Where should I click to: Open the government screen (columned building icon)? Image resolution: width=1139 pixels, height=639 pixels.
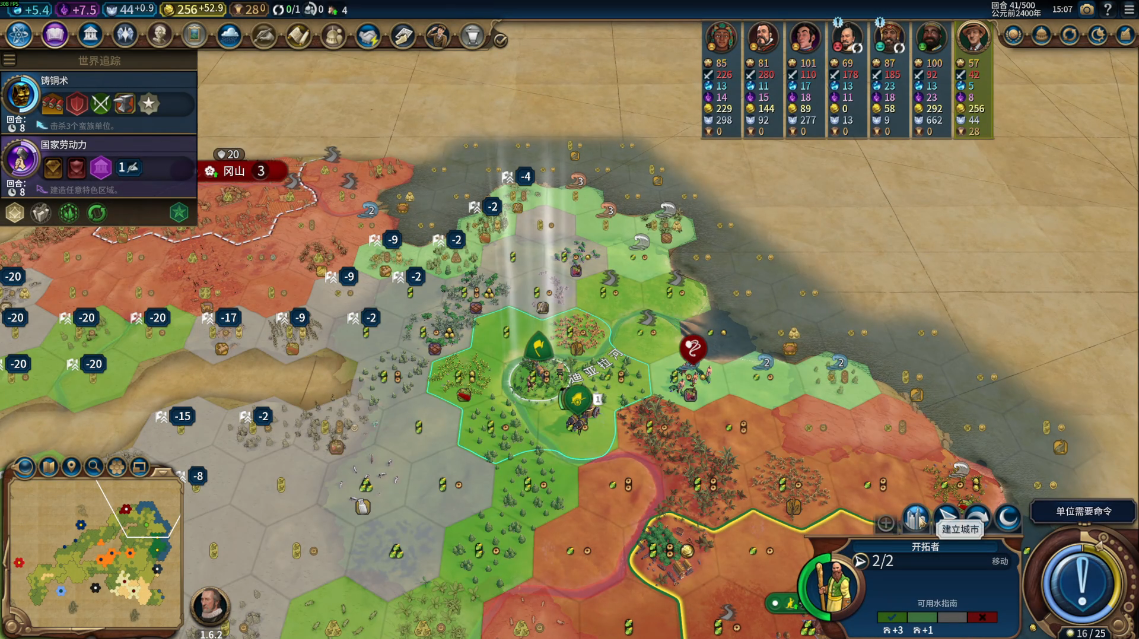click(90, 35)
